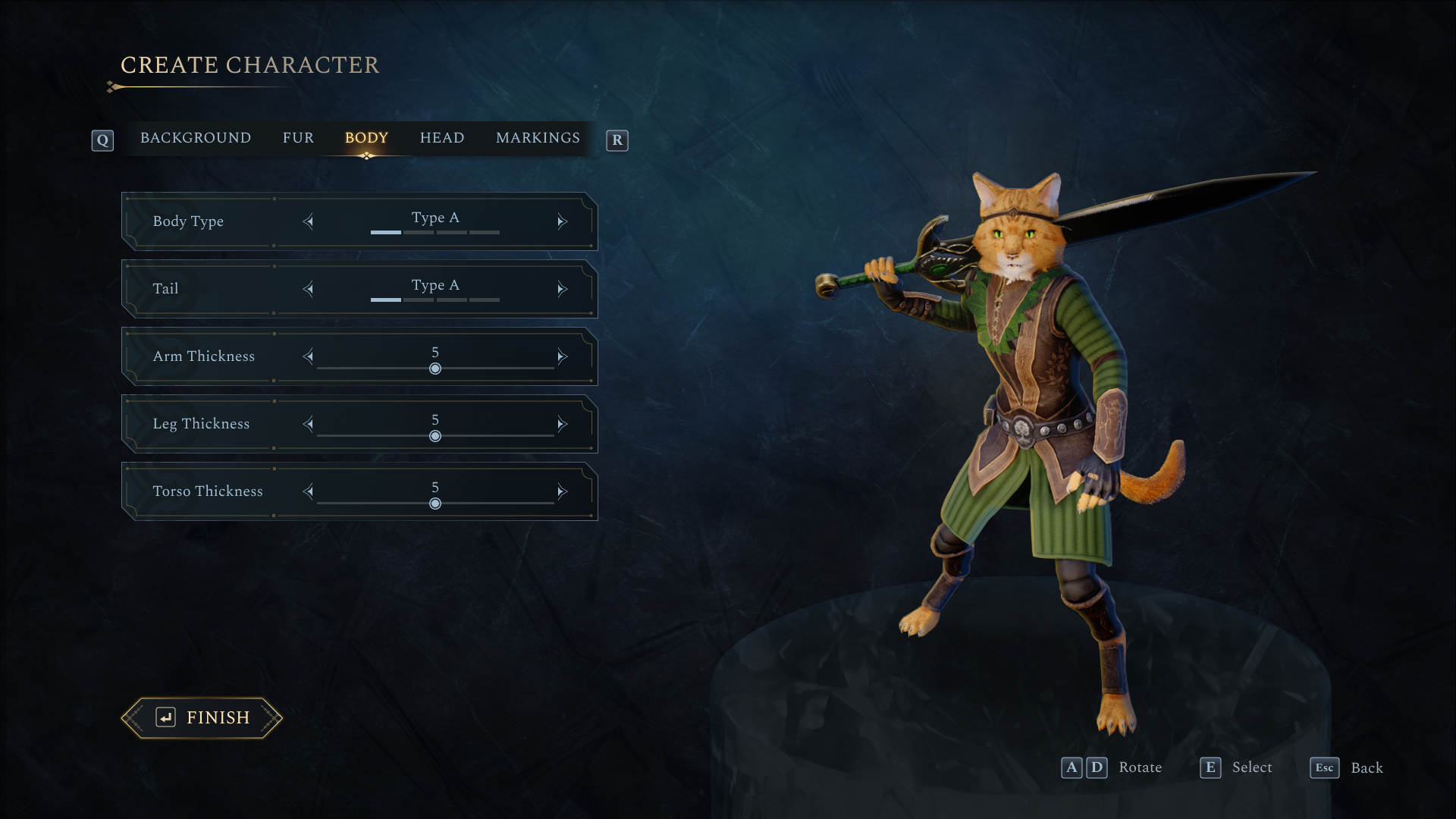Decrease Arm Thickness with left arrow
This screenshot has width=1456, height=819.
(x=308, y=356)
